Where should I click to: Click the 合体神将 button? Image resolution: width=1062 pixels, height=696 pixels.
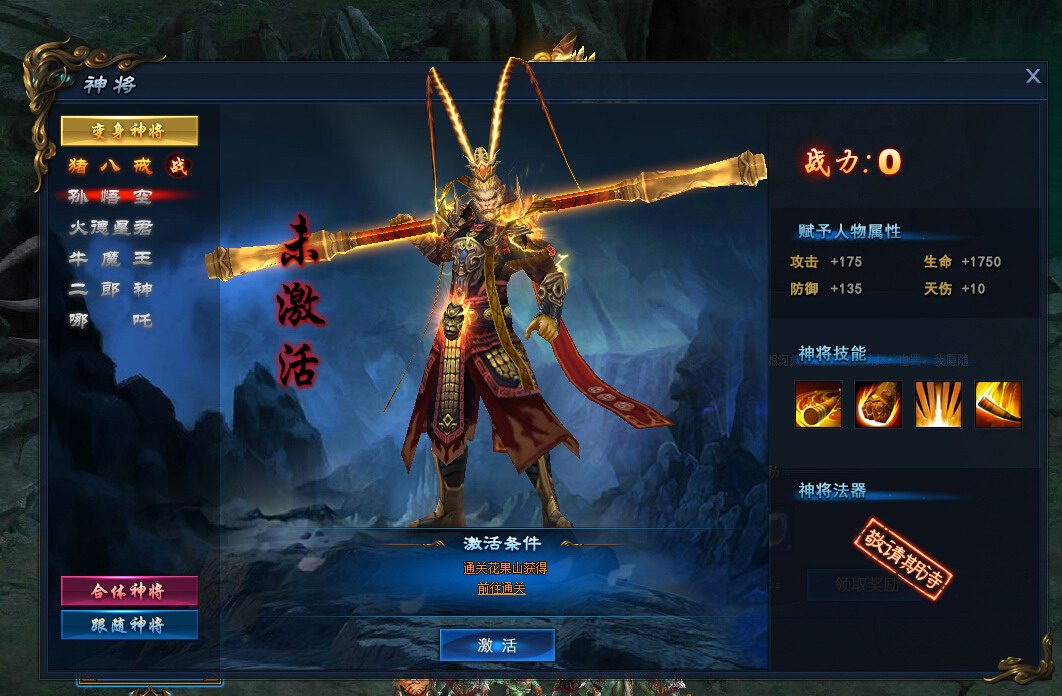(x=129, y=591)
